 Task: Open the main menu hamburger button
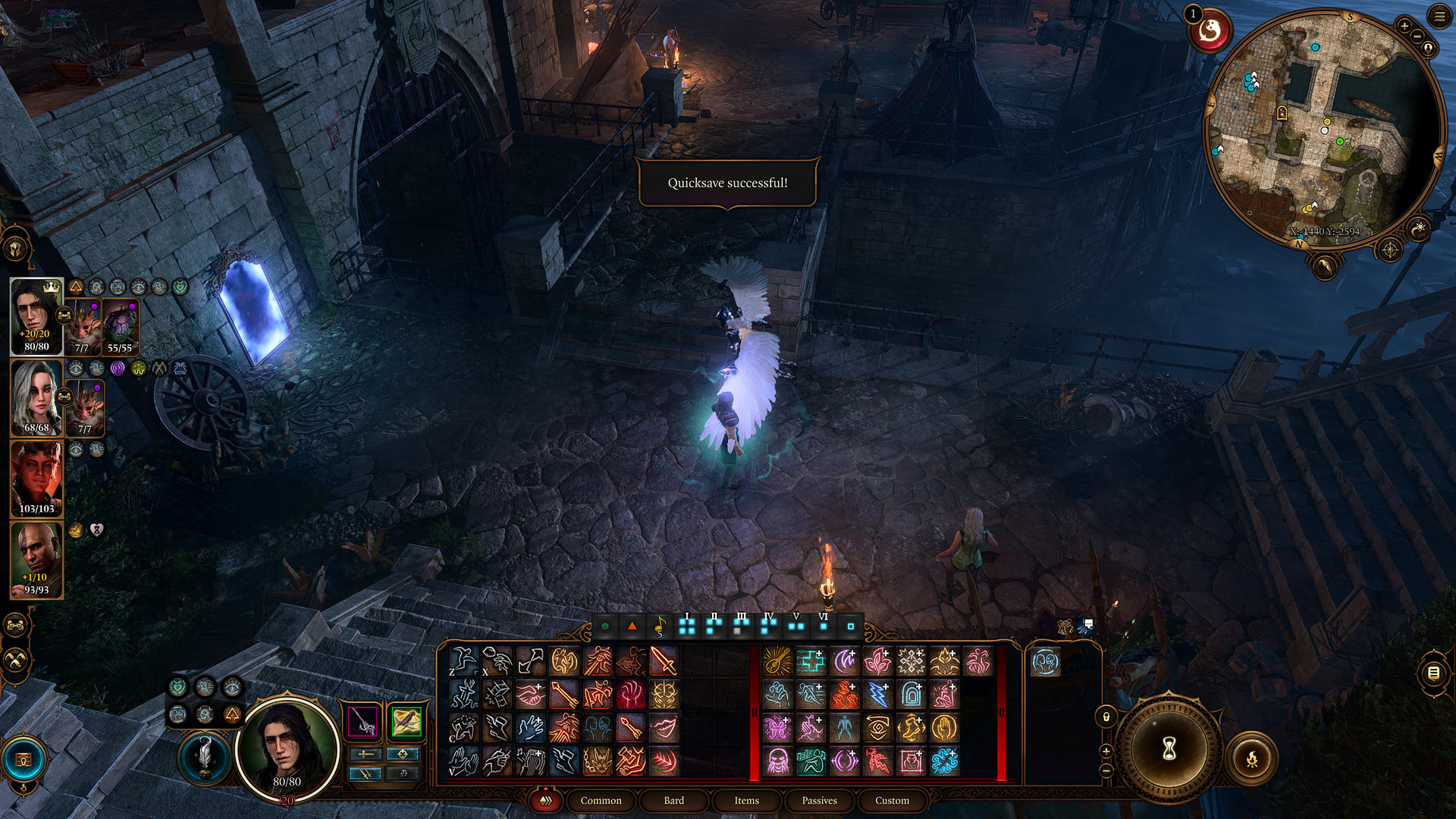tap(1439, 16)
